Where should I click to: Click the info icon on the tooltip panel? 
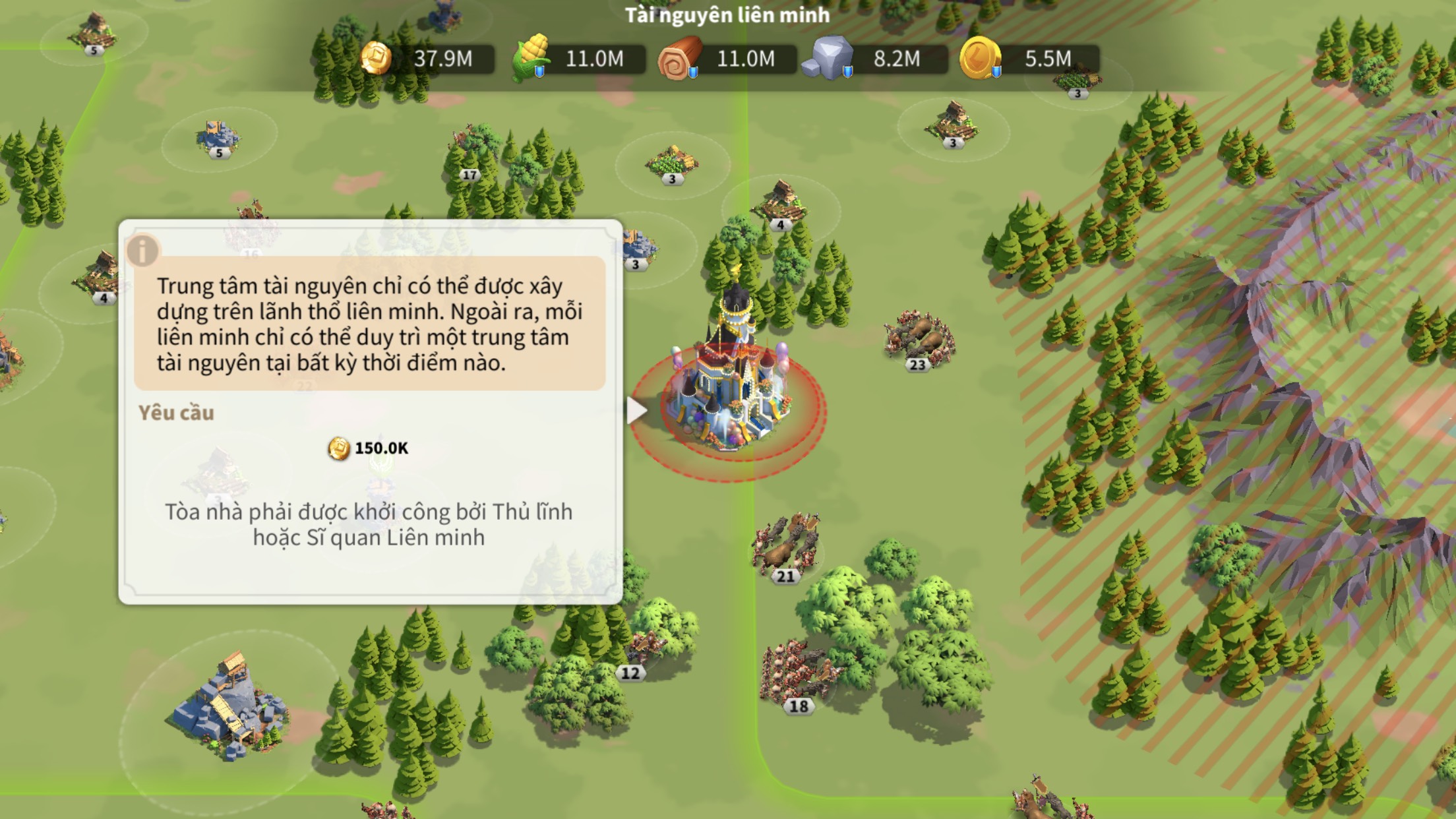tap(142, 251)
